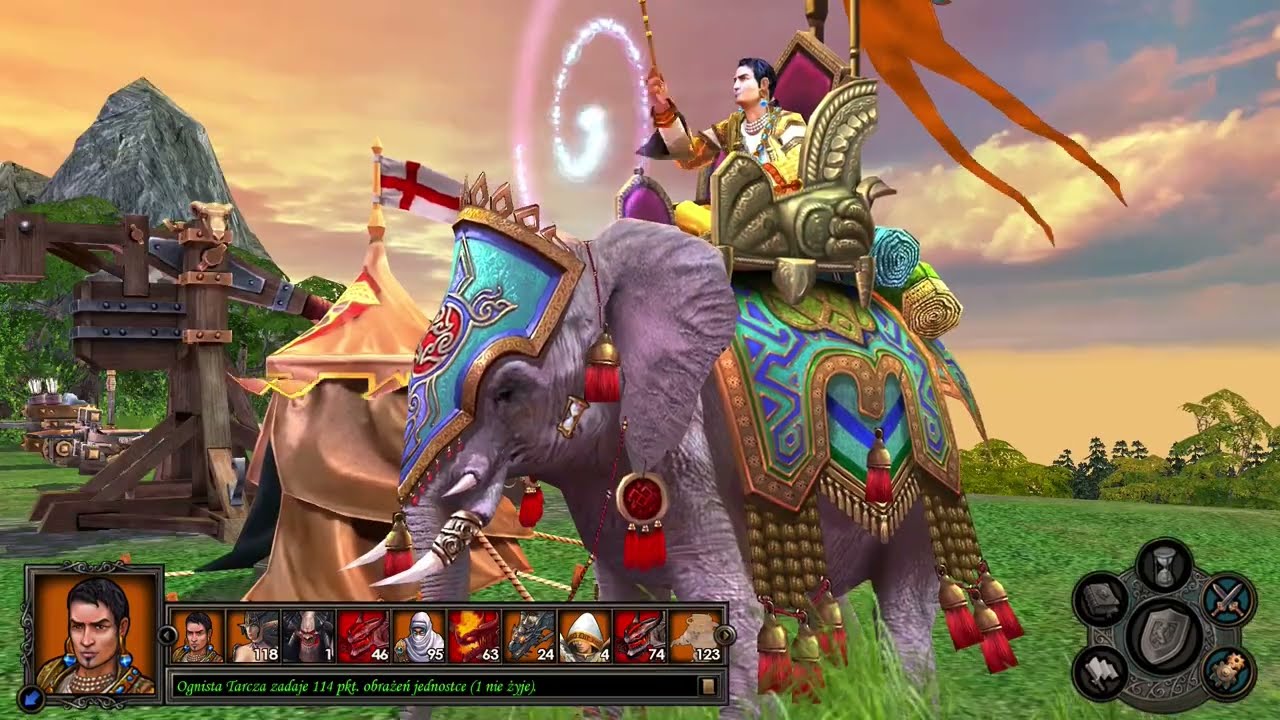
Task: Select the horned demon stack numbered 1
Action: 308,636
